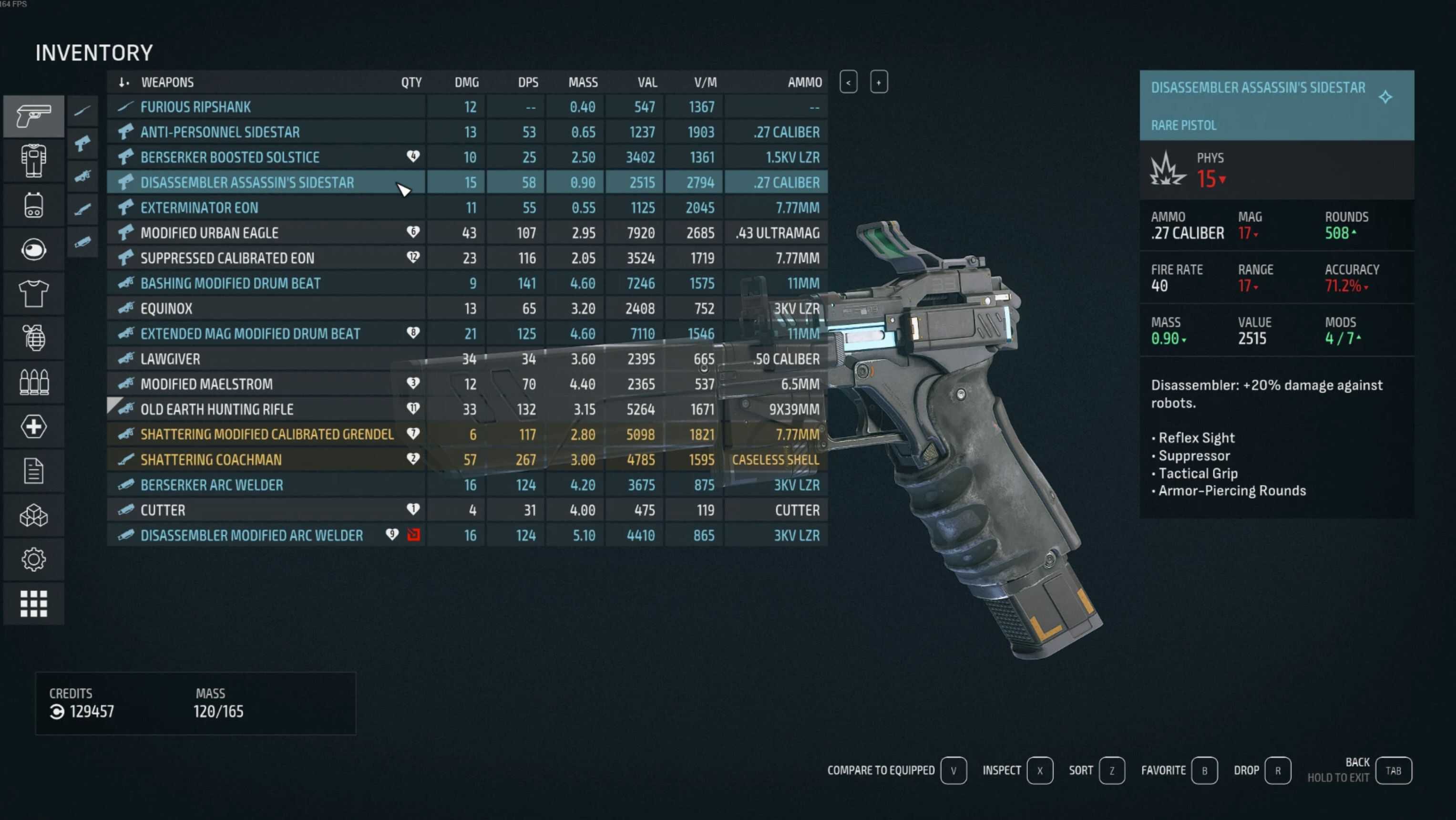Select the Furious Ripshank weapon row

(x=195, y=107)
